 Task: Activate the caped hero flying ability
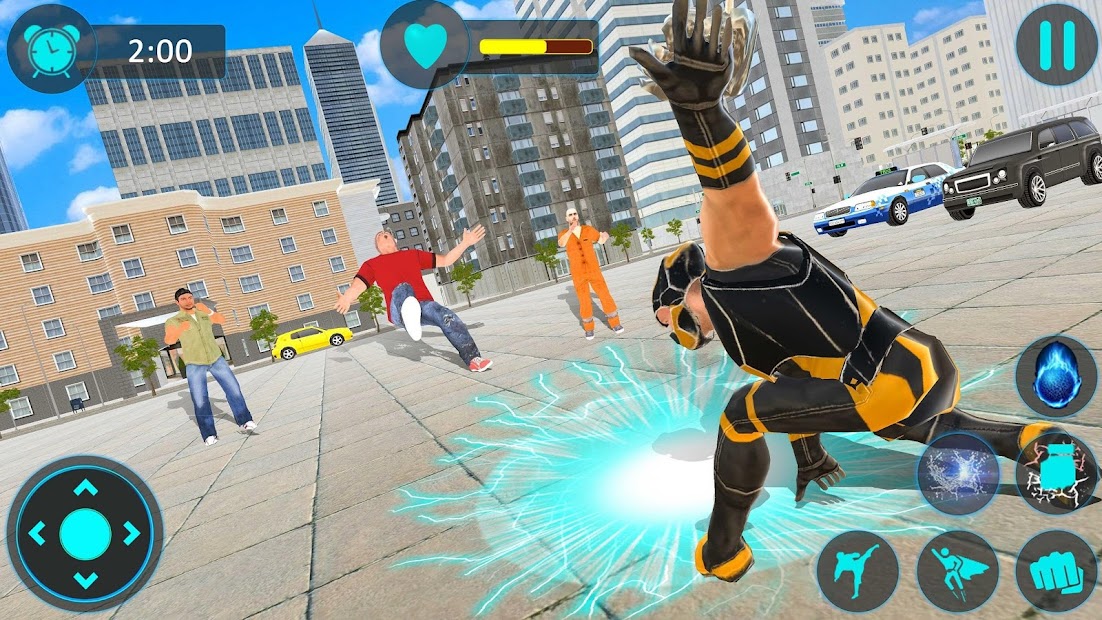click(958, 571)
